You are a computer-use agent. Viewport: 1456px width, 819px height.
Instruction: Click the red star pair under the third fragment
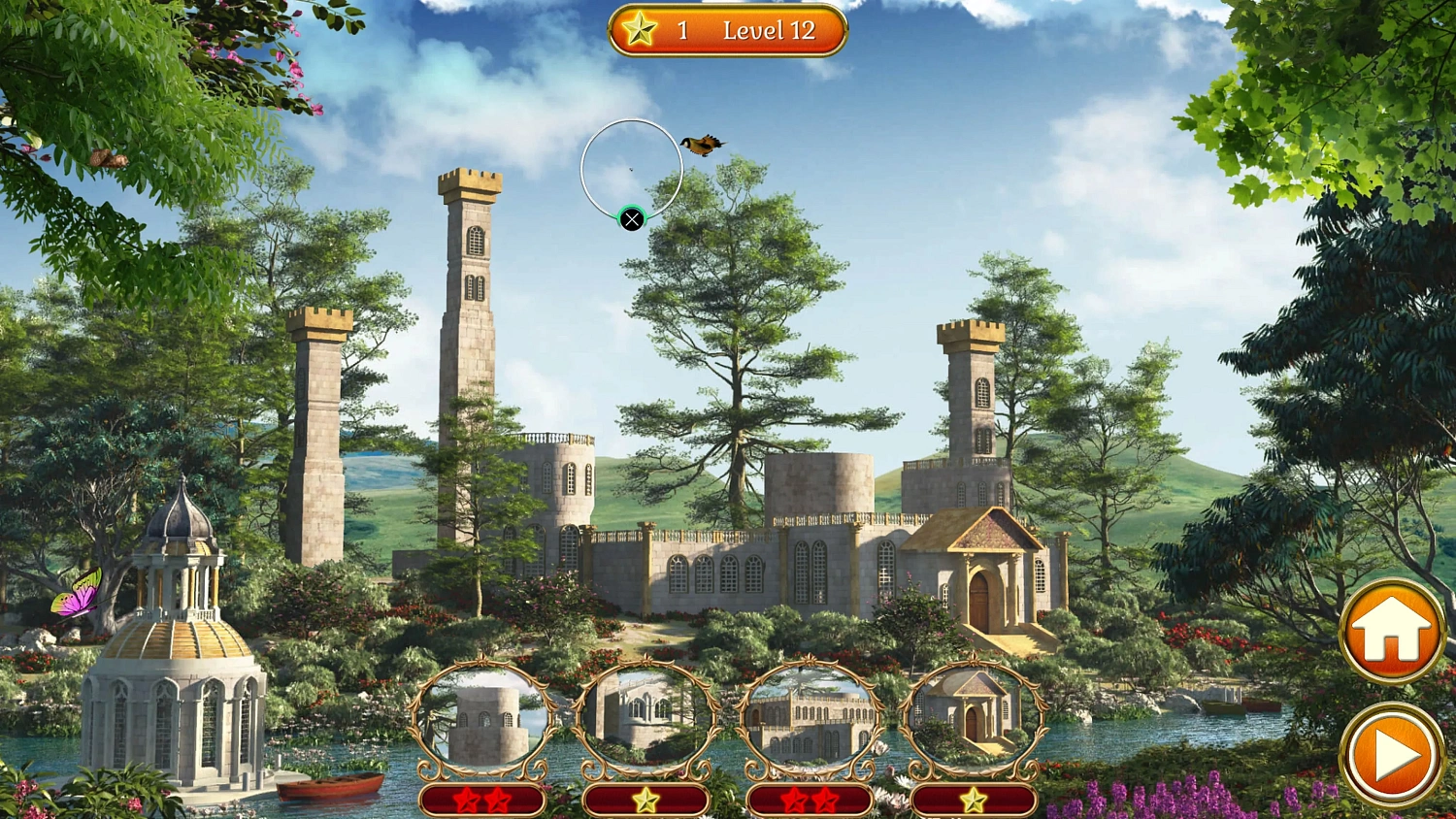pos(811,802)
